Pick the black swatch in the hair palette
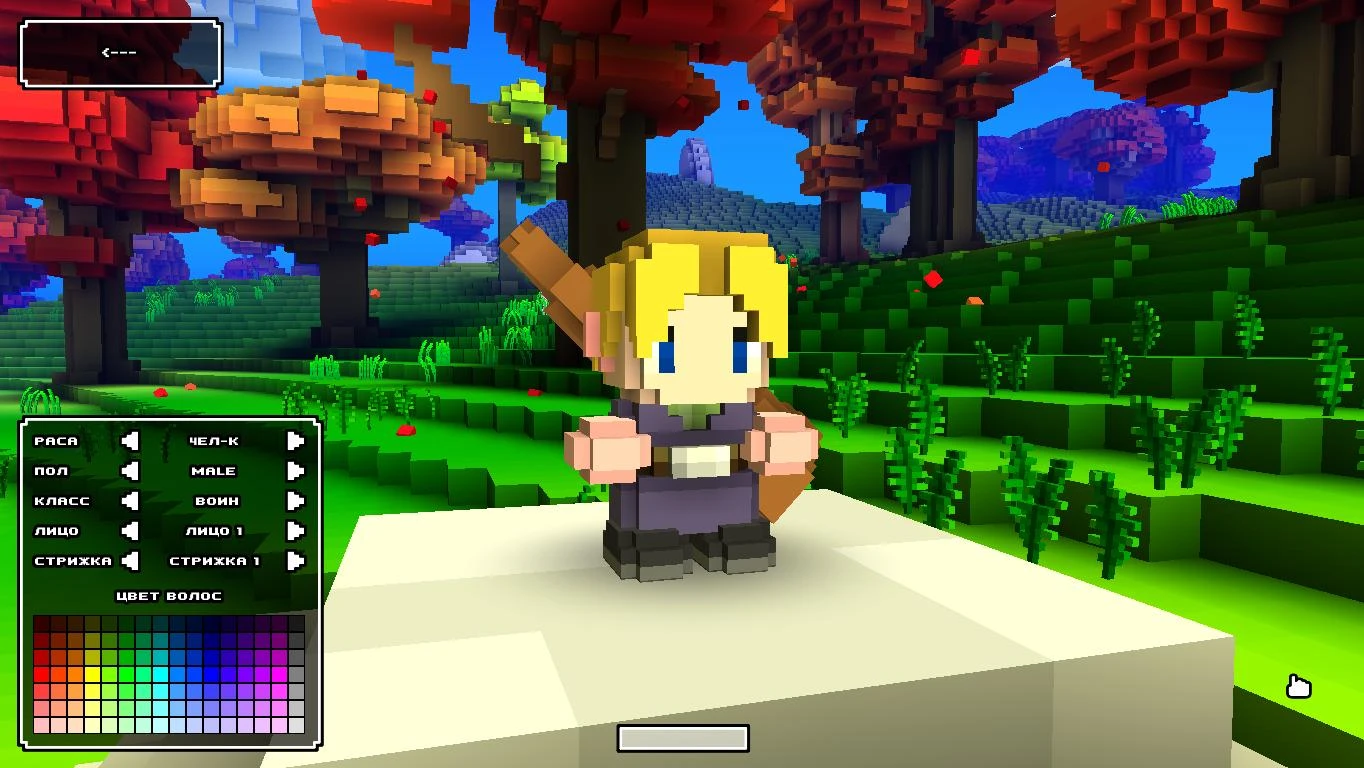This screenshot has width=1364, height=768. (x=297, y=622)
